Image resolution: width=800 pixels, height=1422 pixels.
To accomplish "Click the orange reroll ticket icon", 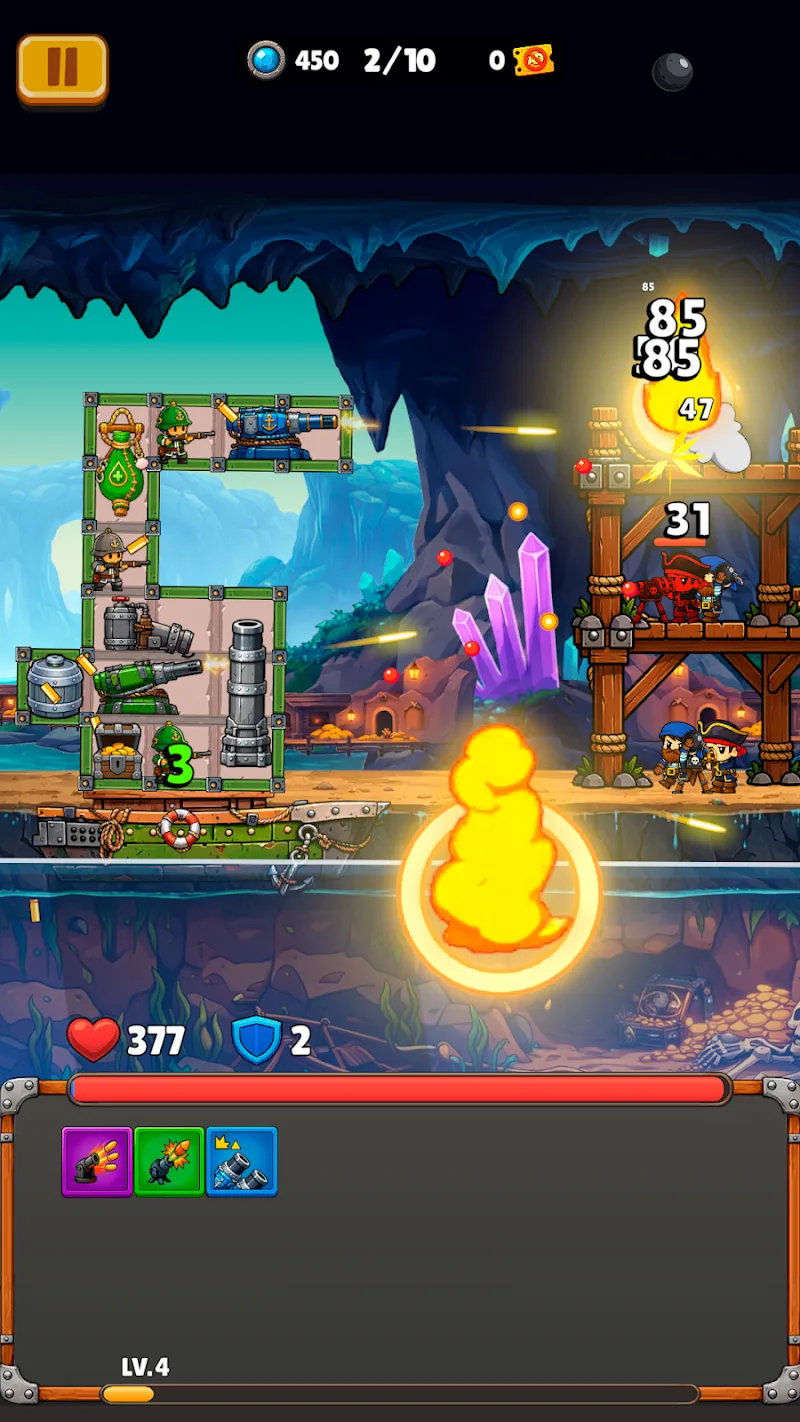I will point(533,61).
